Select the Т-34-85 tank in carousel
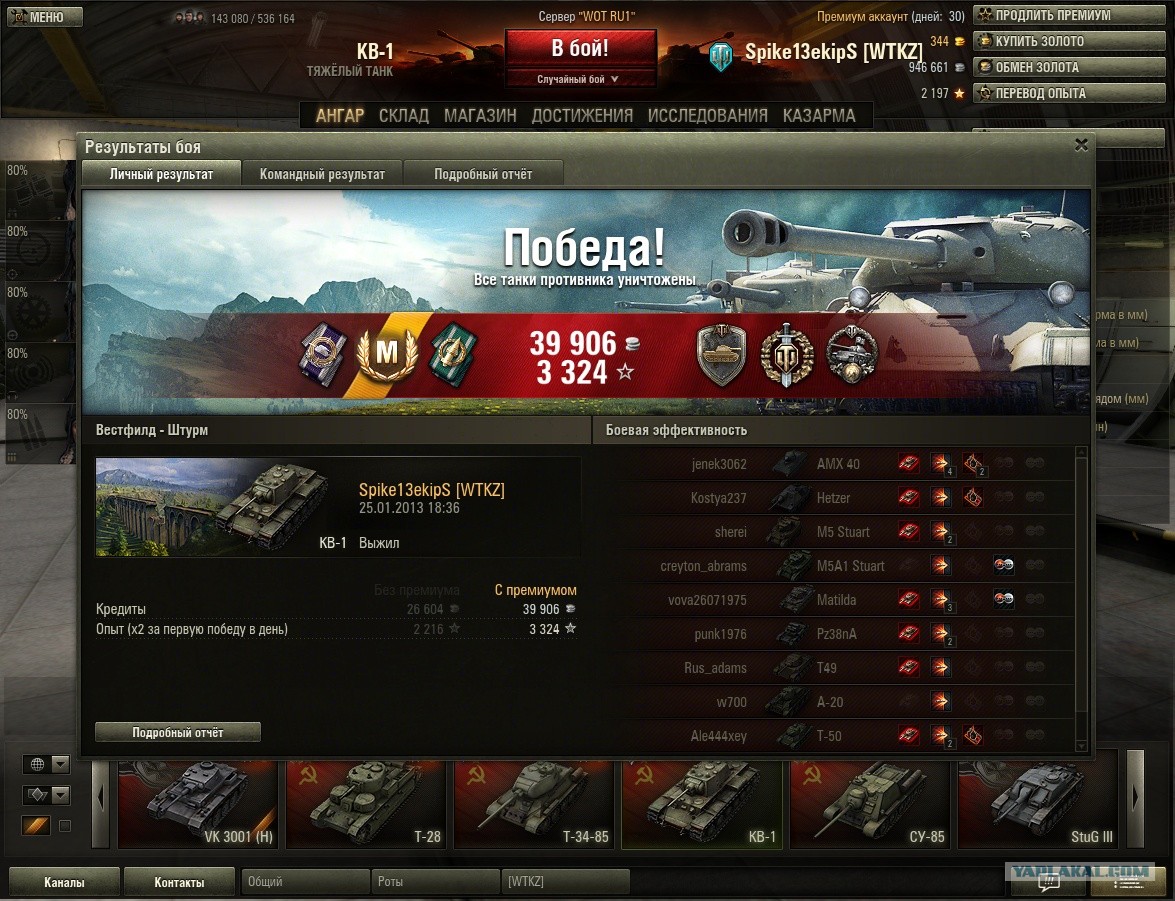 click(535, 804)
